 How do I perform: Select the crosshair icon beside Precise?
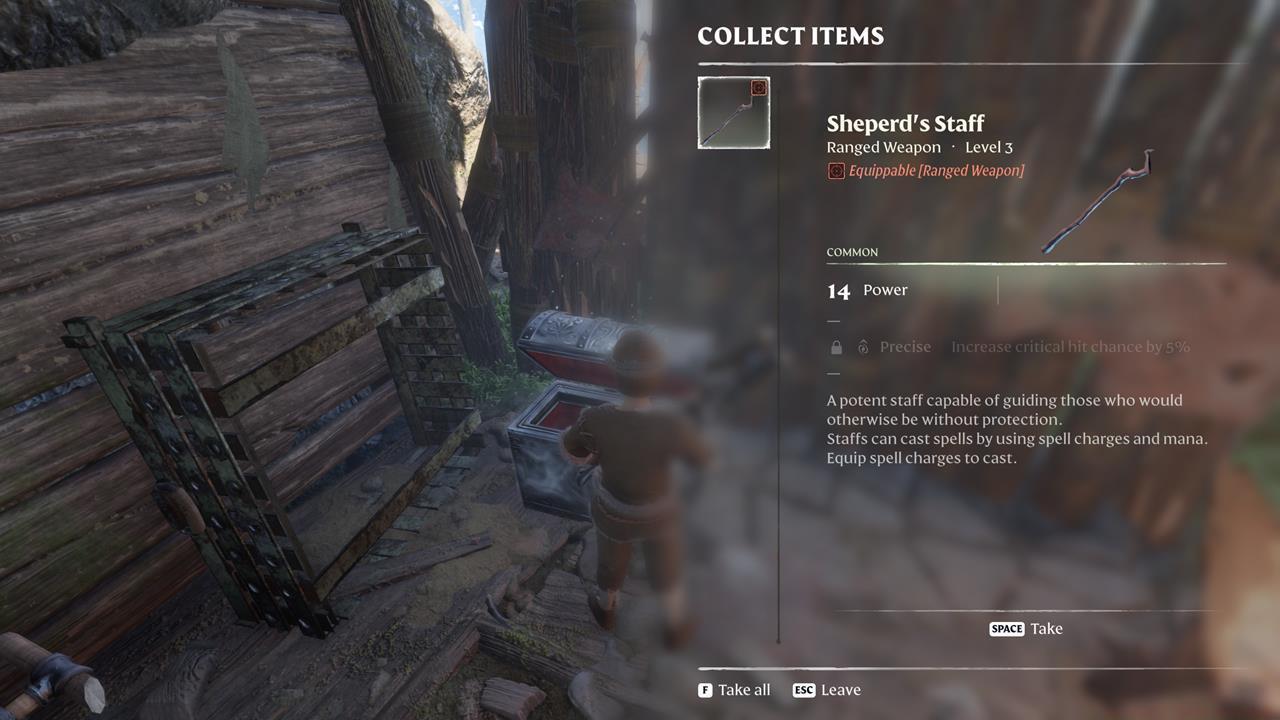pyautogui.click(x=862, y=346)
